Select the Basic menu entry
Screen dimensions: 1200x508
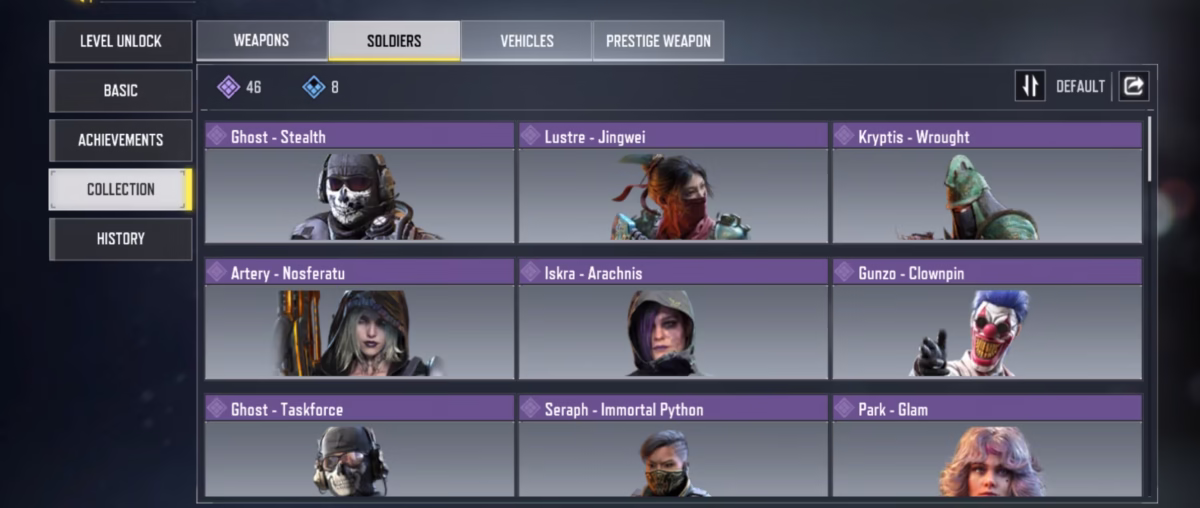click(x=120, y=90)
